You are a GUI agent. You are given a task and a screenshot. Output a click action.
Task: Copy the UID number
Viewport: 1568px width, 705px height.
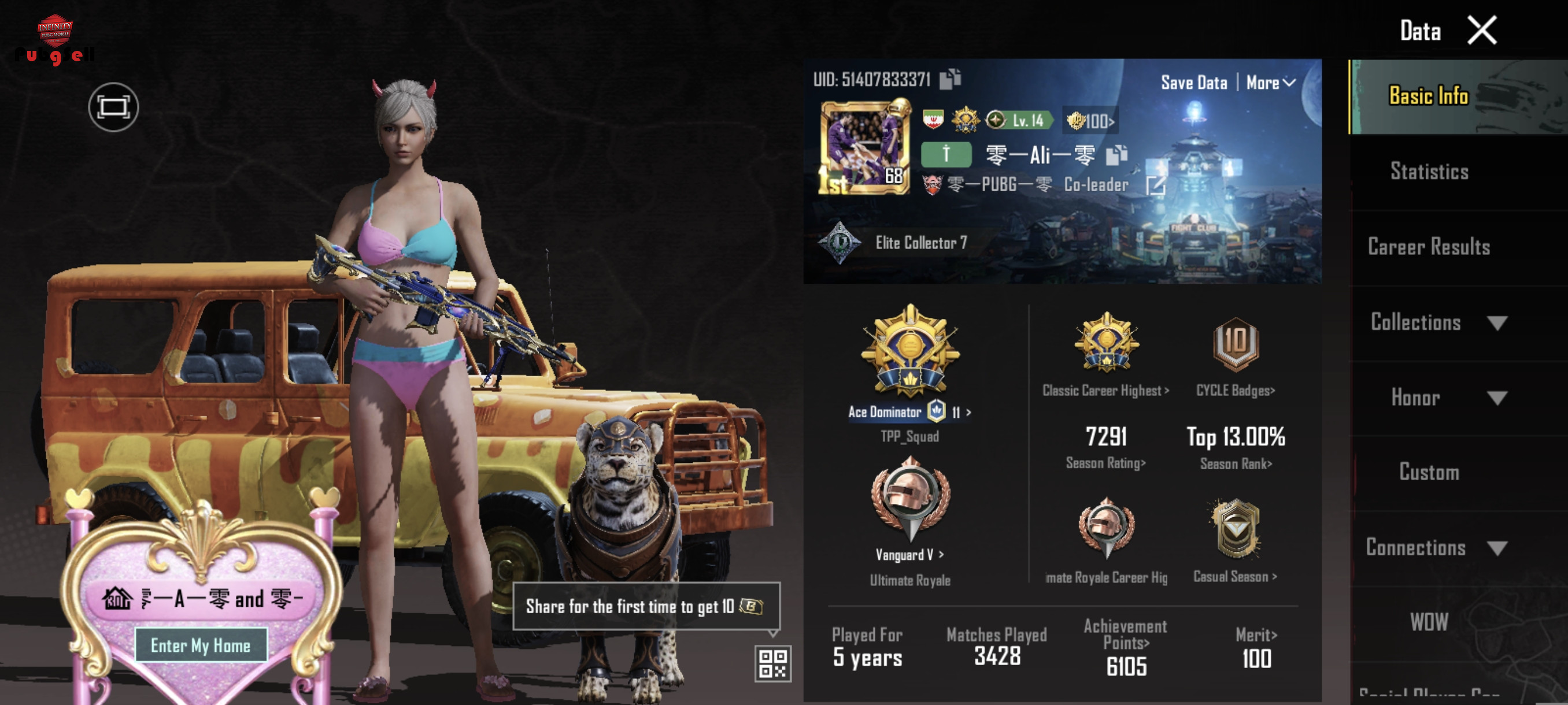coord(949,79)
